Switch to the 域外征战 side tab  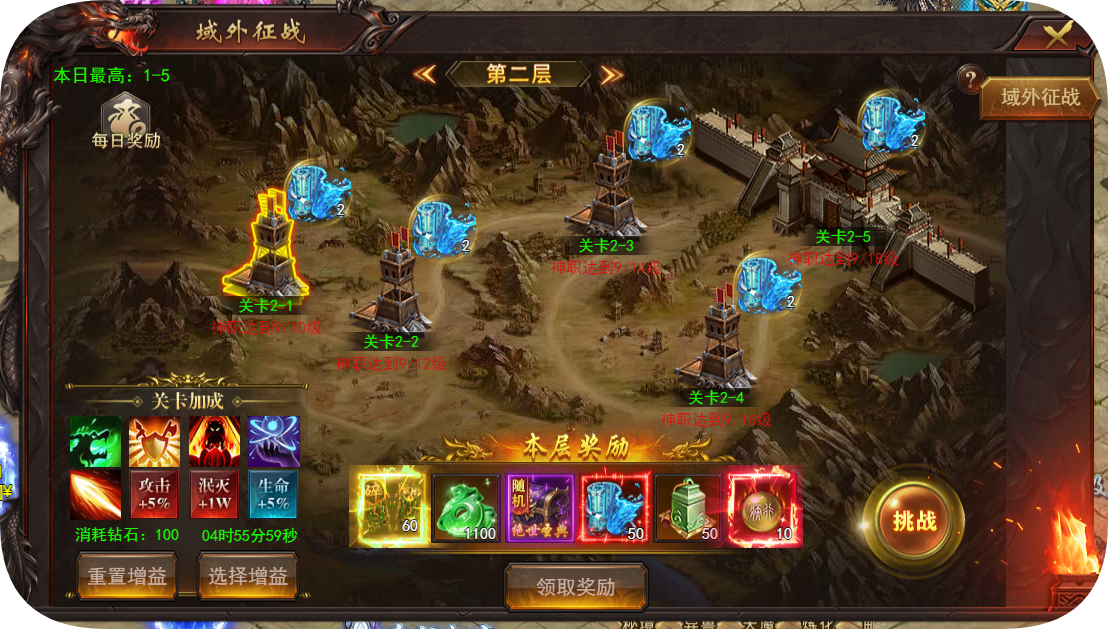click(1041, 97)
